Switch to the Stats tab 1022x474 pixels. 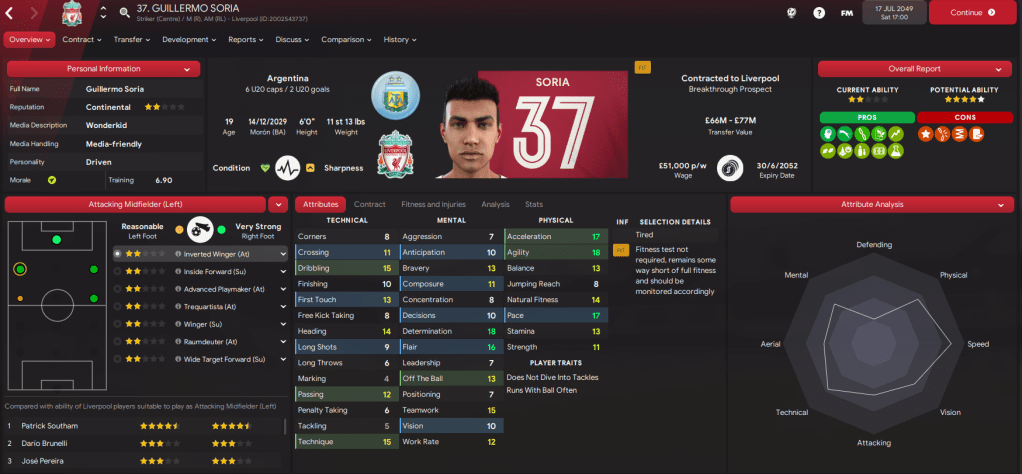click(x=534, y=204)
